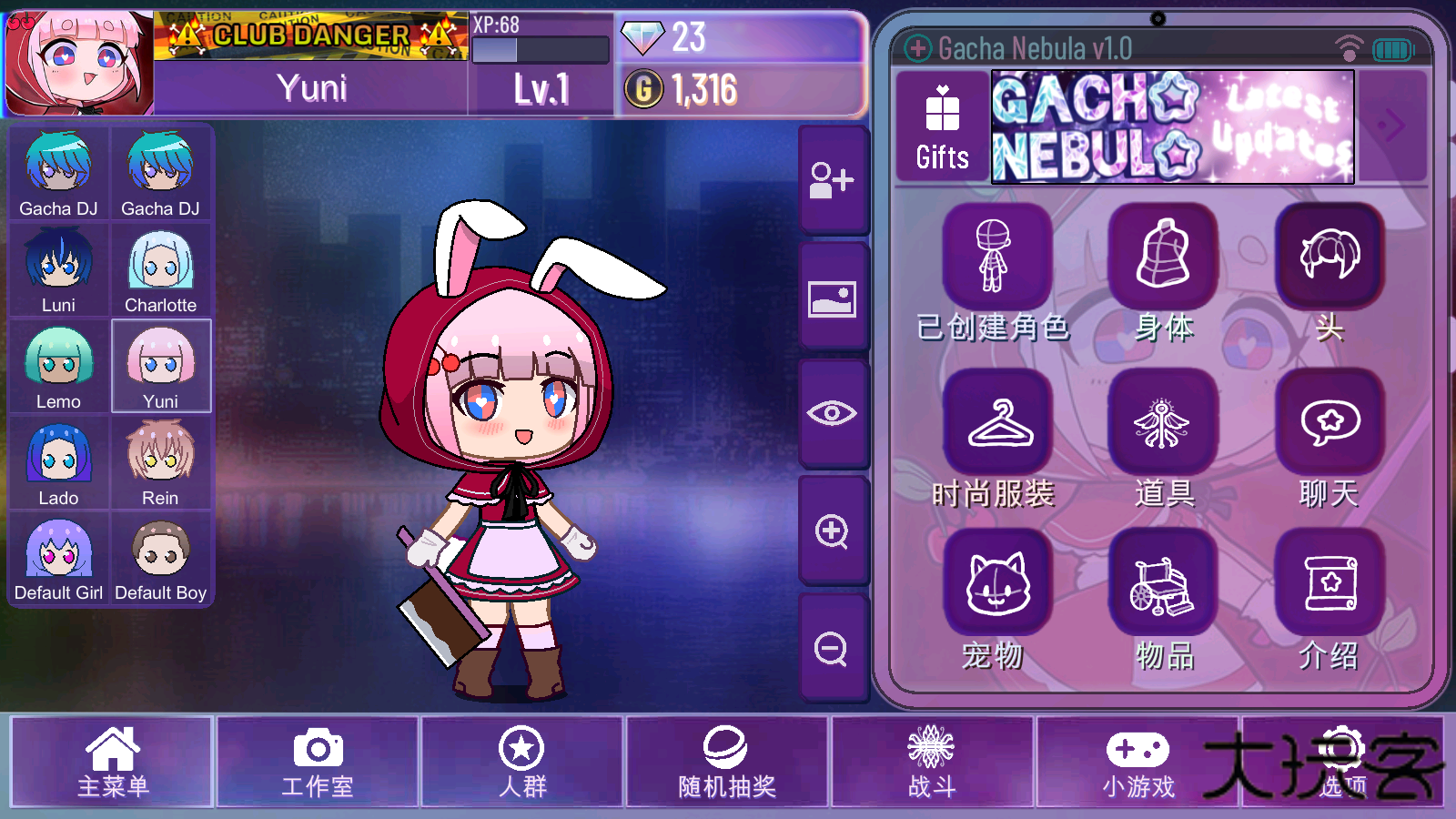The height and width of the screenshot is (819, 1456).
Task: Open 已创建角色 created characters panel
Action: click(x=996, y=256)
